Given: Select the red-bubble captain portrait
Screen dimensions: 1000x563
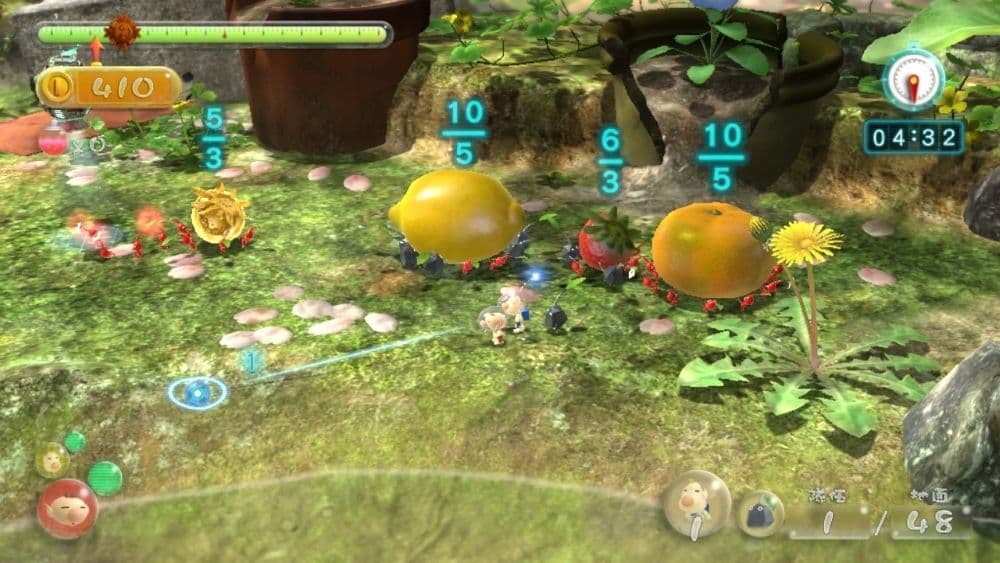Looking at the screenshot, I should pos(67,508).
